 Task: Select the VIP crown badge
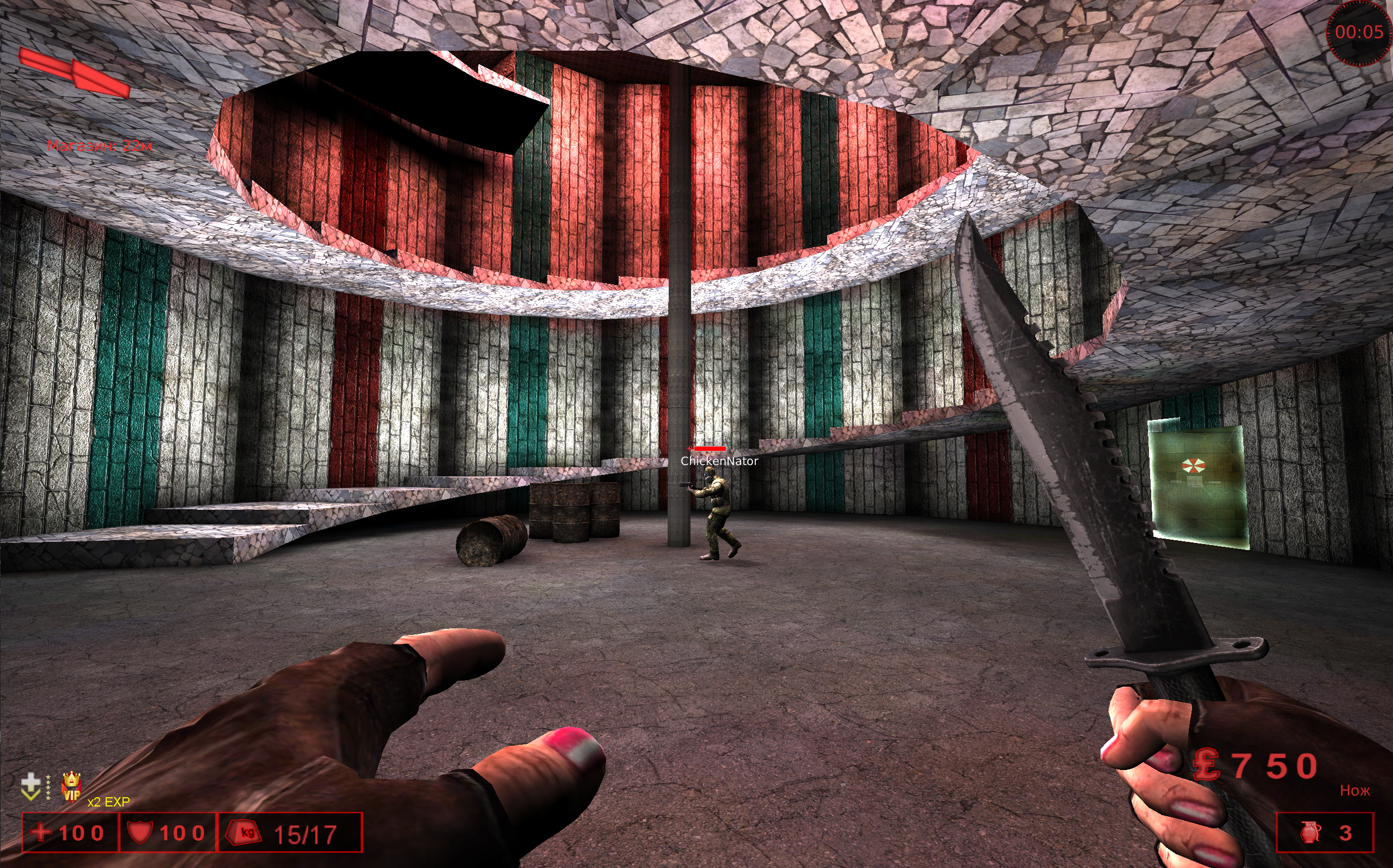(x=71, y=786)
